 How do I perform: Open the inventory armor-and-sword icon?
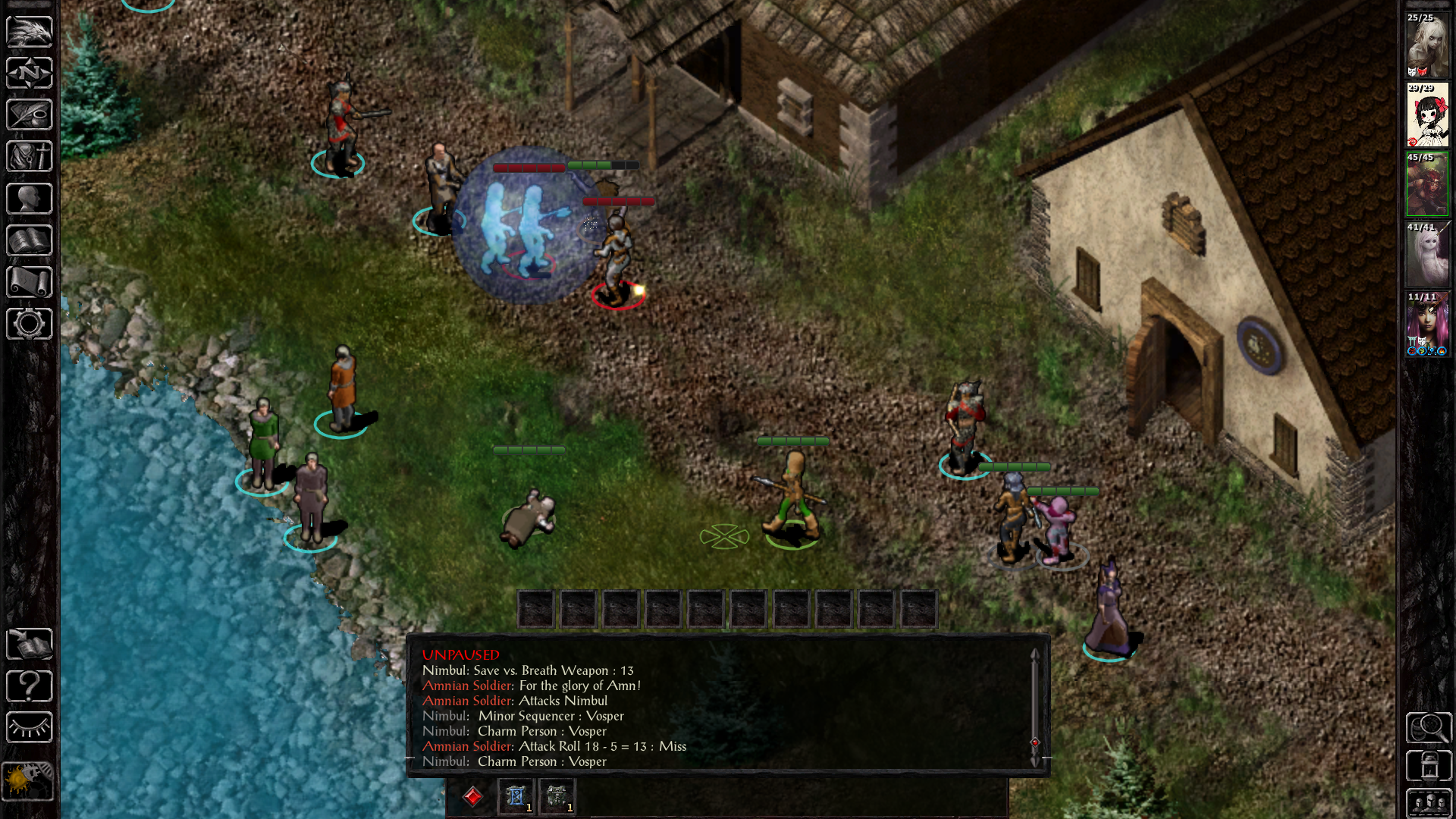tap(30, 156)
